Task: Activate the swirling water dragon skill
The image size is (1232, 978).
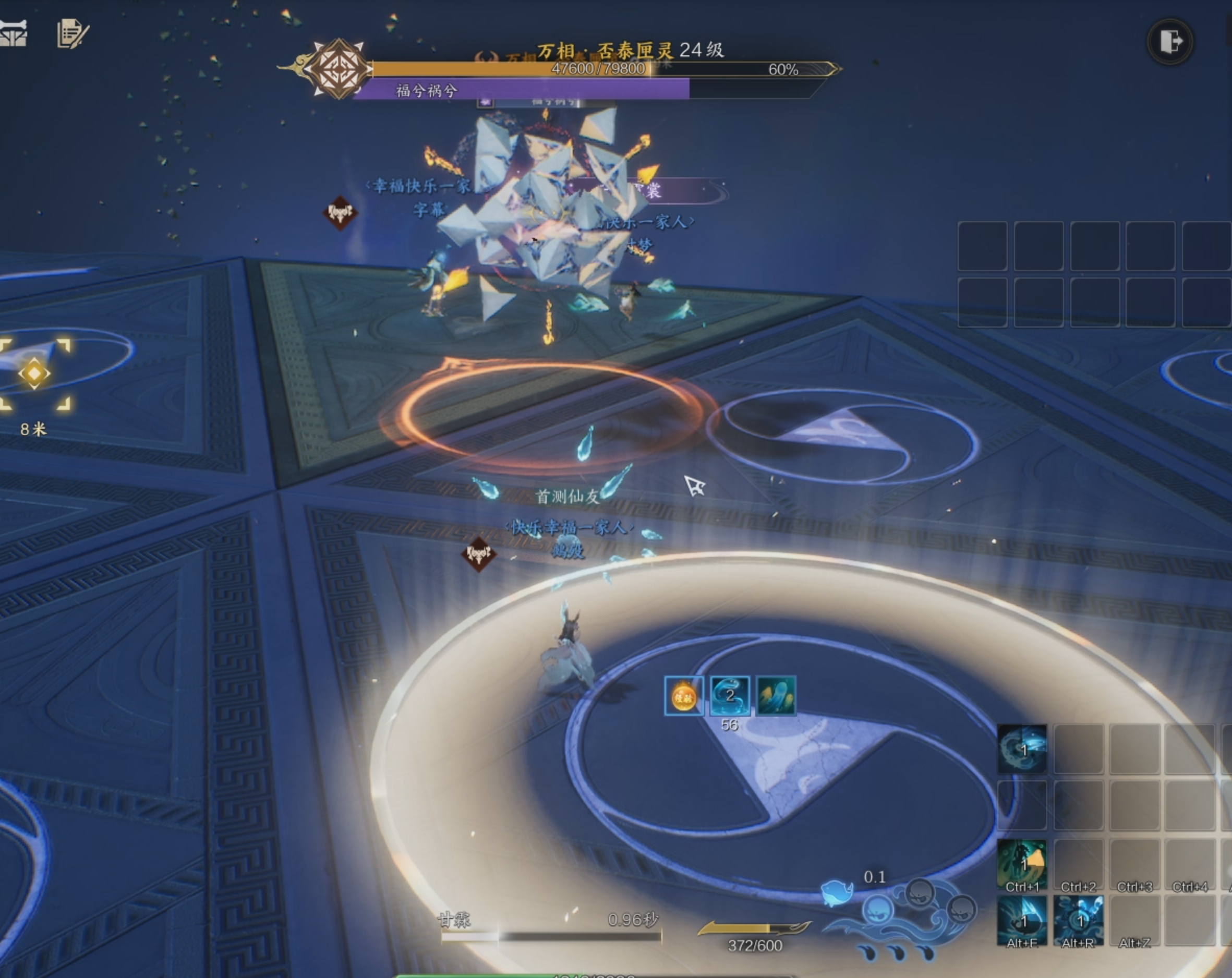Action: [x=1022, y=749]
